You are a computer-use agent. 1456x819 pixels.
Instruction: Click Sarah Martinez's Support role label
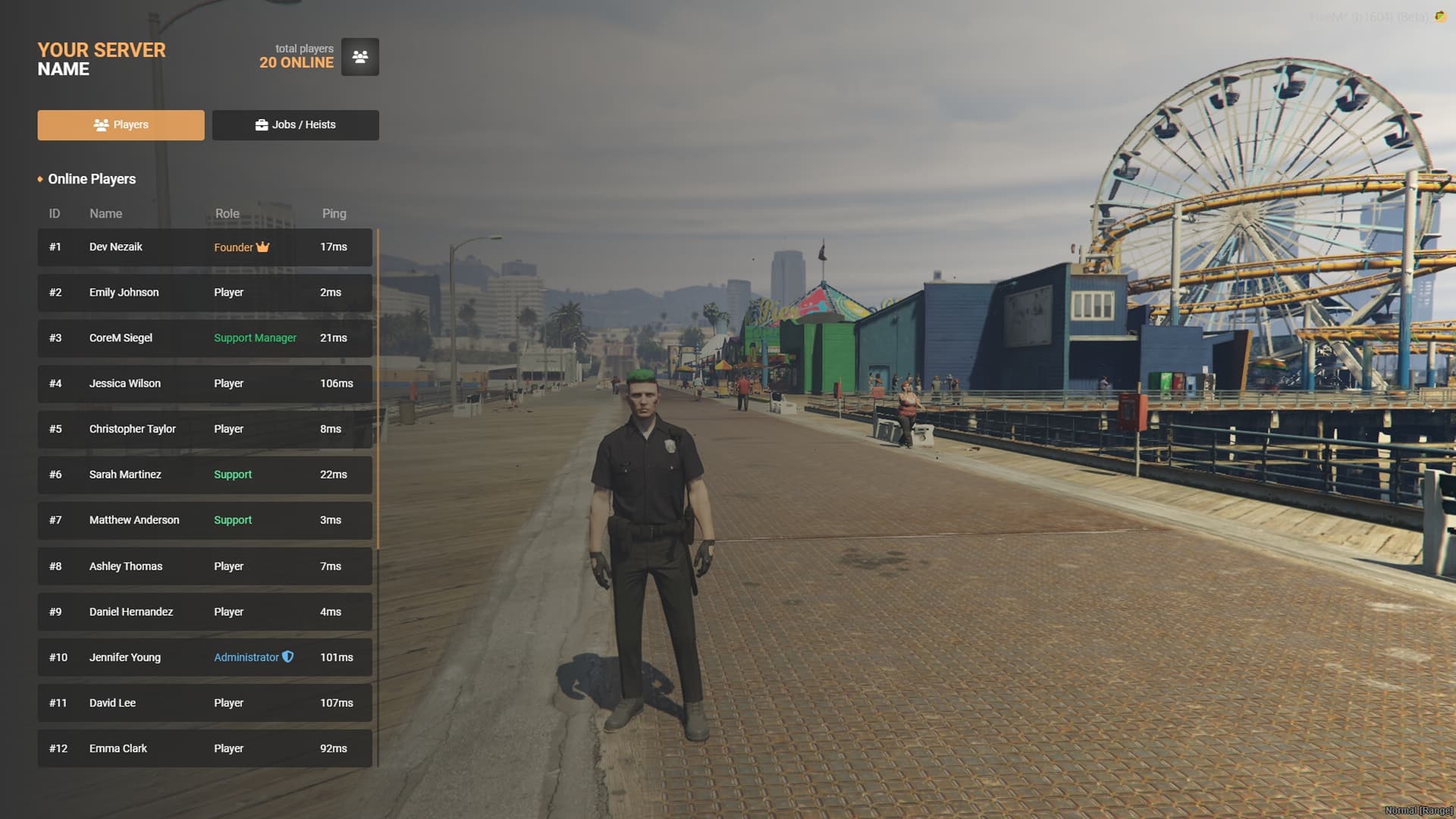tap(233, 474)
